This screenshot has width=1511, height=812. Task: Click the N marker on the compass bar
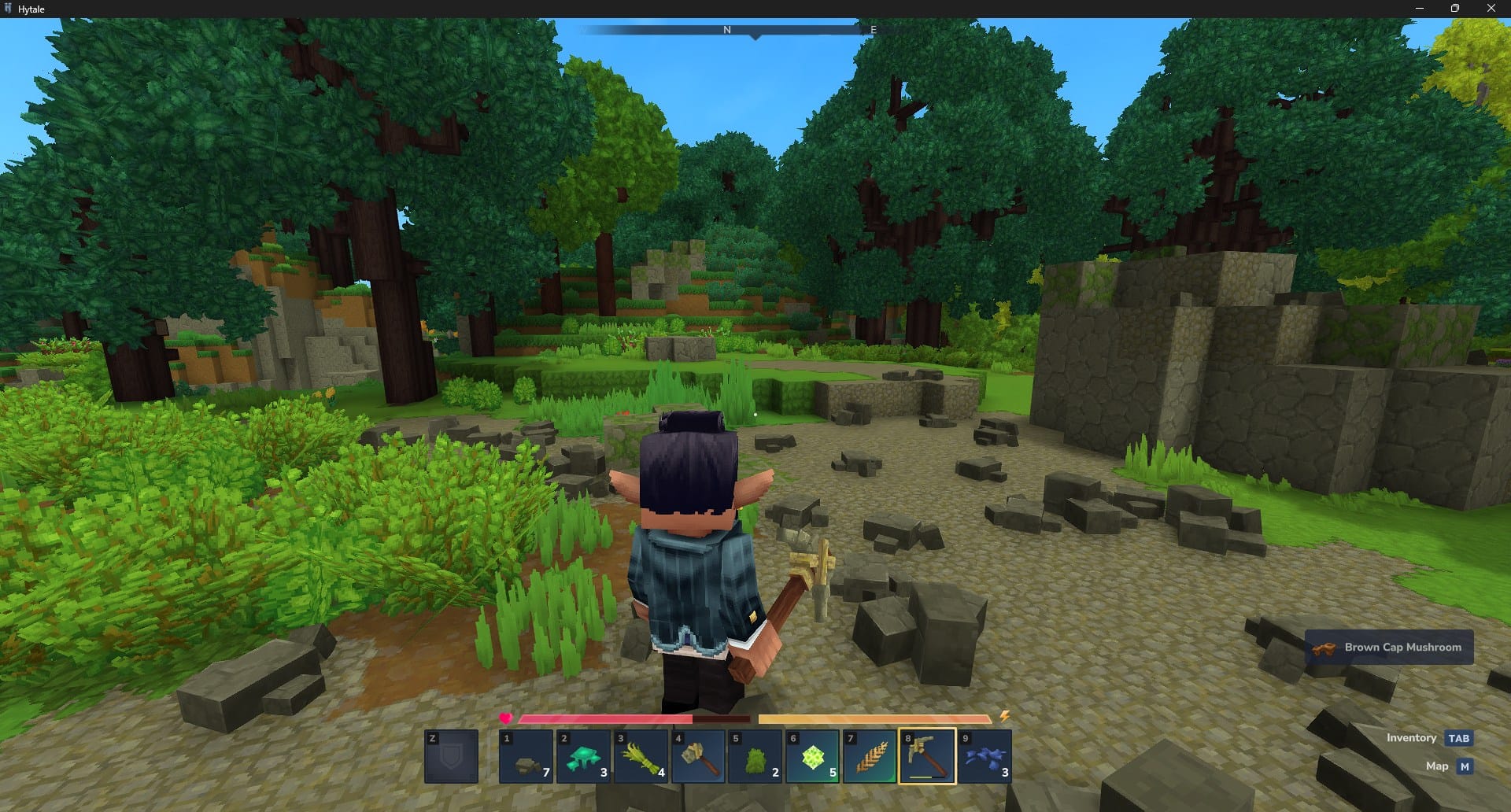coord(726,30)
